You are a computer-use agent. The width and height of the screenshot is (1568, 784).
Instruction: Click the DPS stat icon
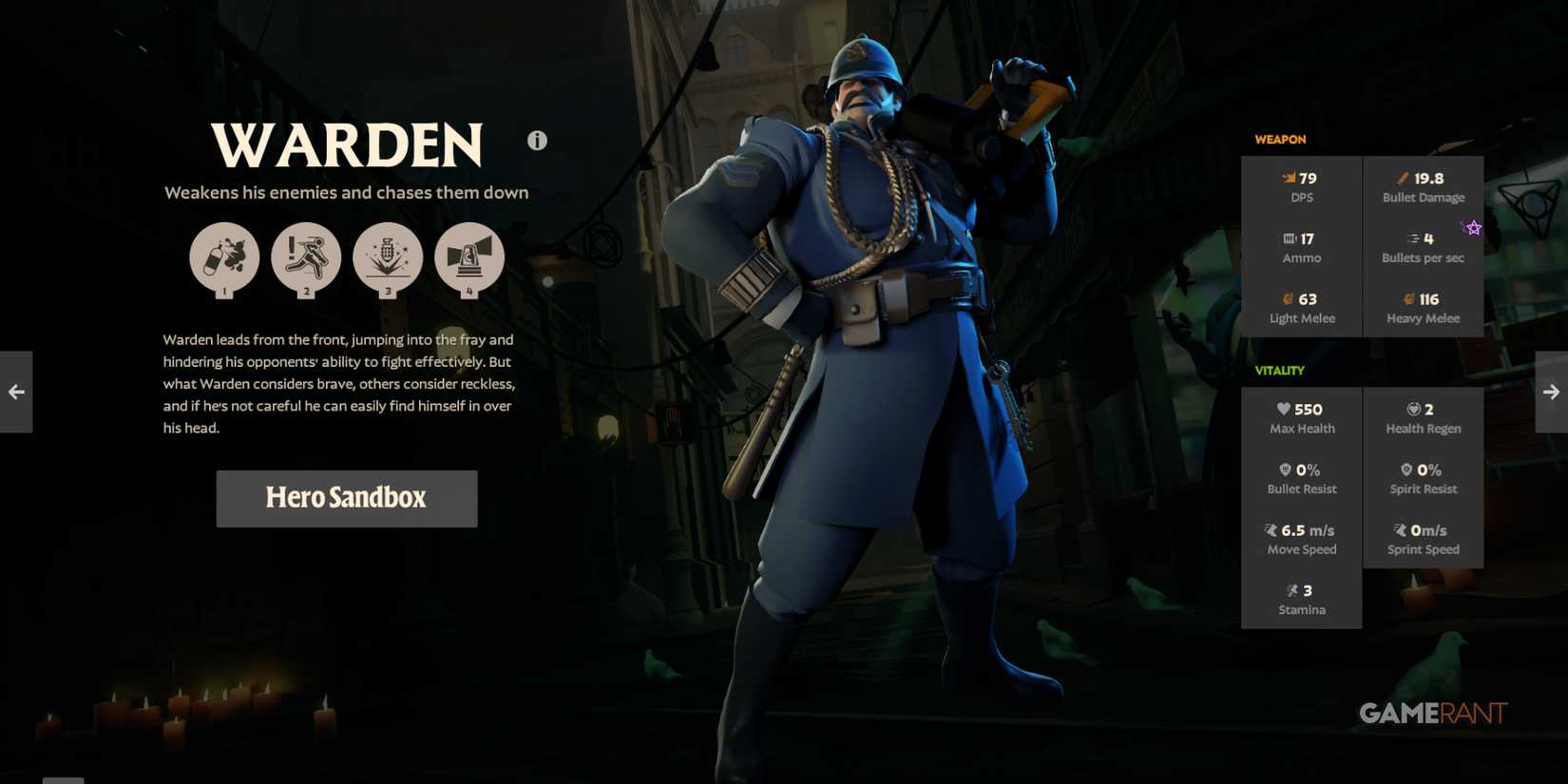click(x=1289, y=177)
